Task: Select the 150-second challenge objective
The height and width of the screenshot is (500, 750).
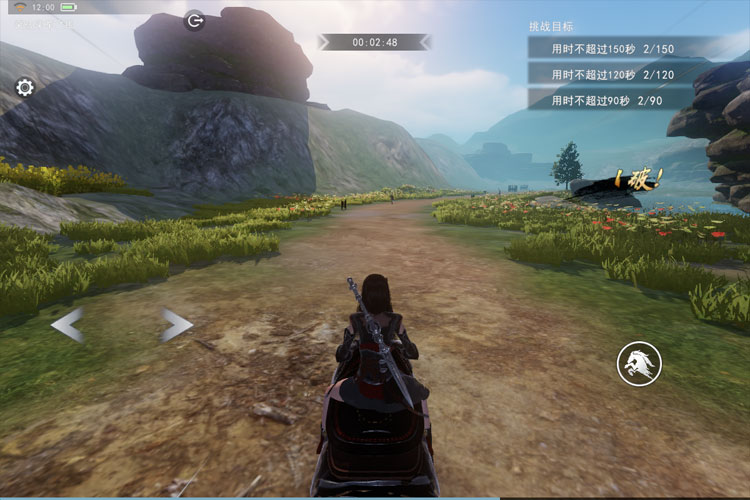Action: 612,48
